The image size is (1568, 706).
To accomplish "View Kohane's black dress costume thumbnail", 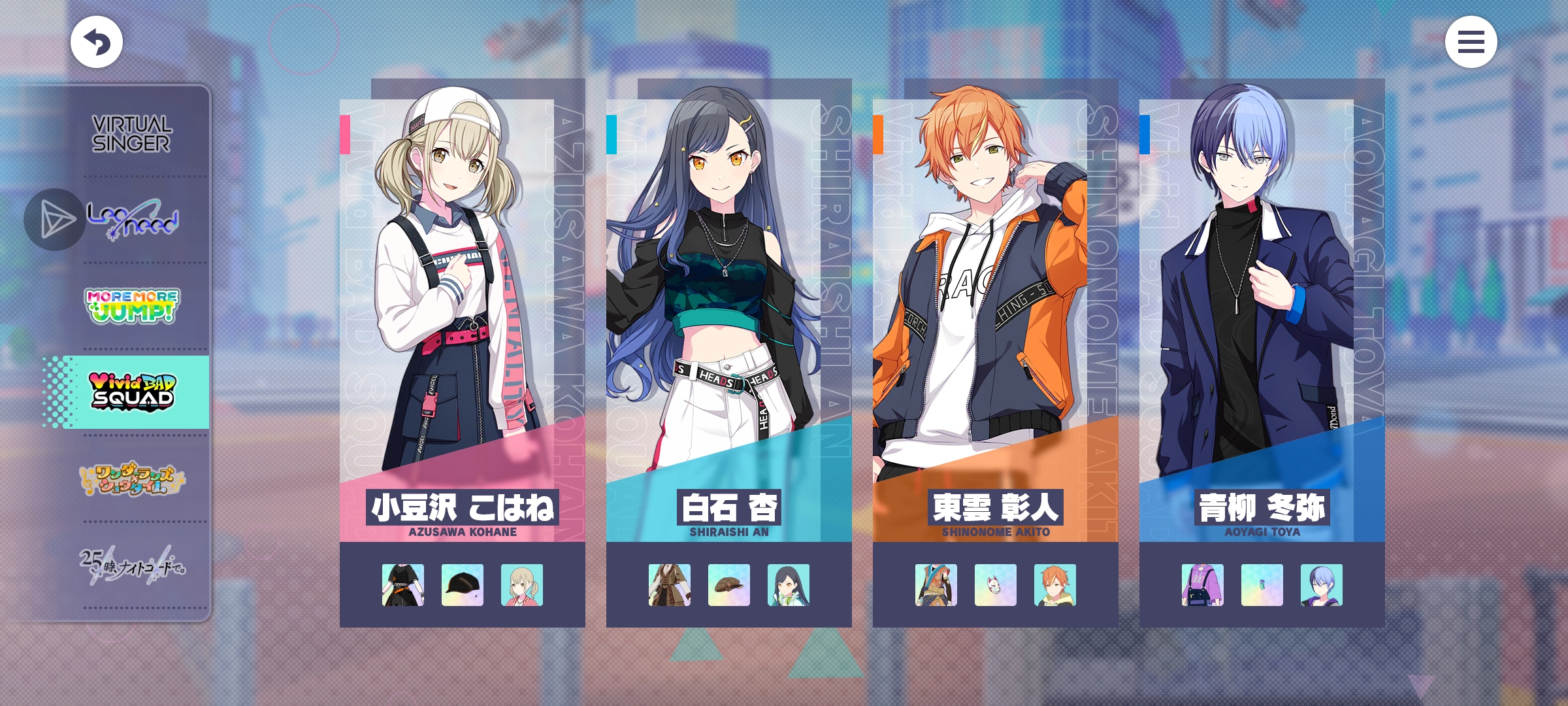I will coord(403,585).
